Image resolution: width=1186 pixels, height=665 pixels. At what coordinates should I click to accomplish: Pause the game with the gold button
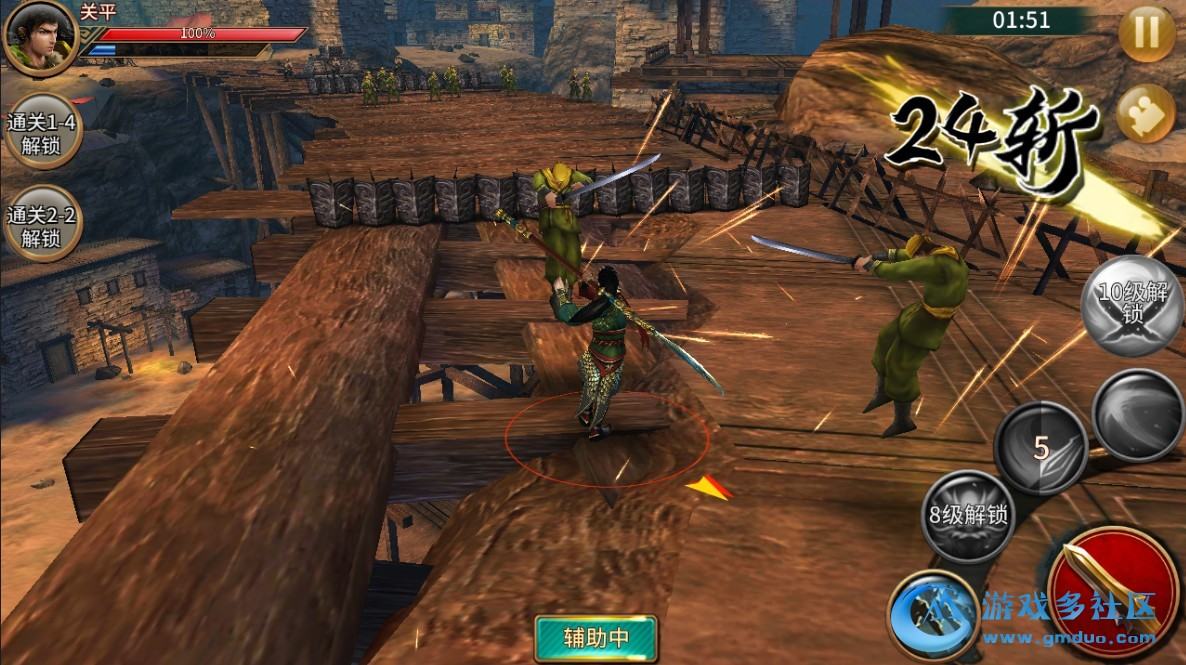click(1146, 35)
